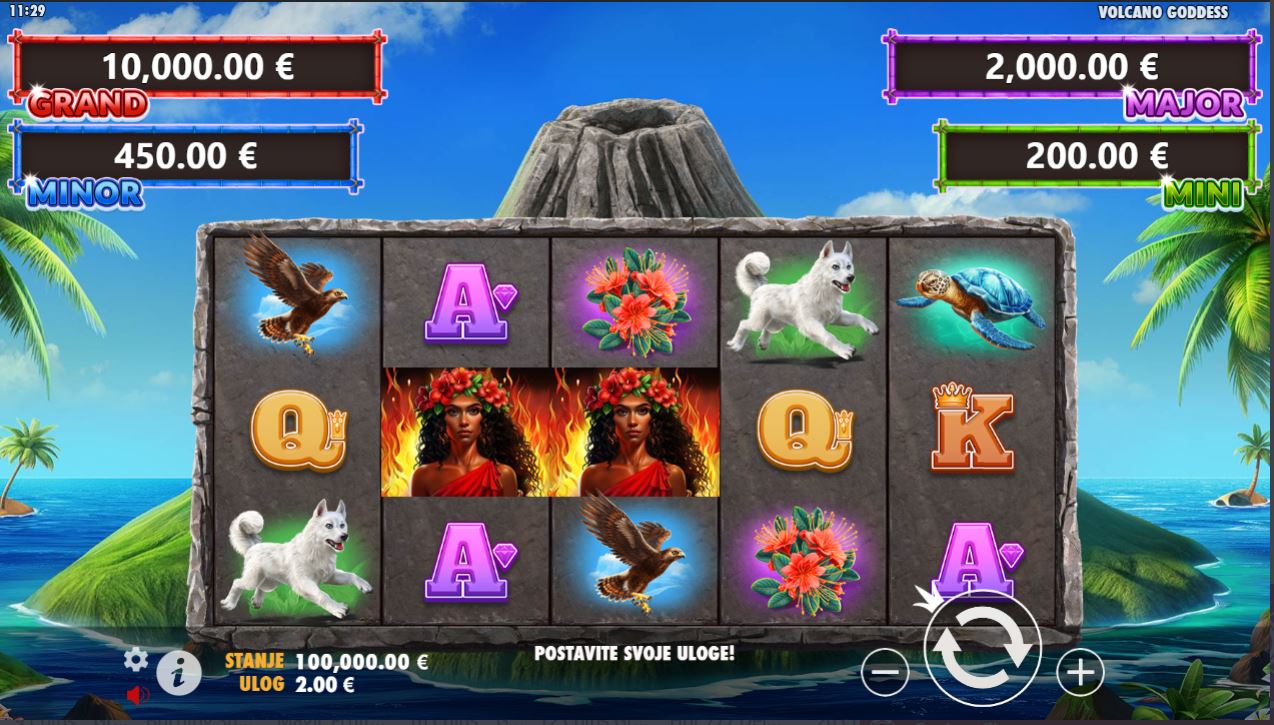Toggle sound with the red speaker icon
The width and height of the screenshot is (1274, 725).
[137, 694]
